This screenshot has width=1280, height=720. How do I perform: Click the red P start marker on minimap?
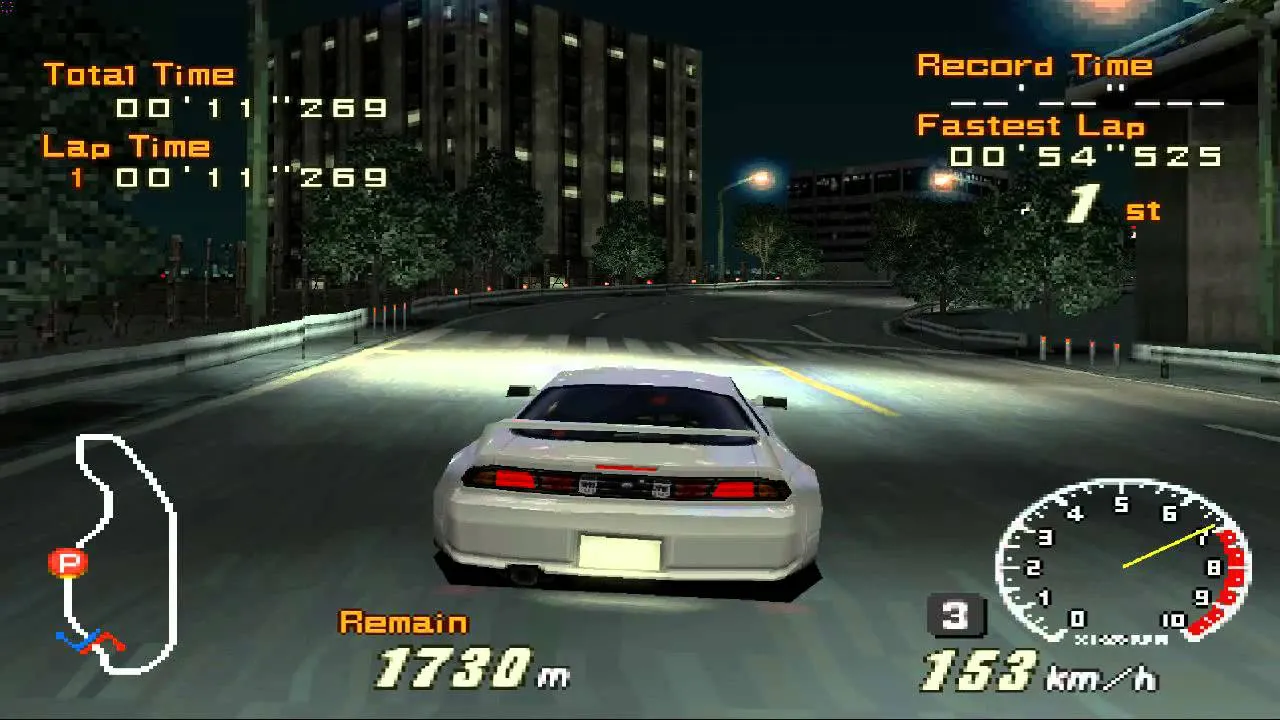pos(66,563)
